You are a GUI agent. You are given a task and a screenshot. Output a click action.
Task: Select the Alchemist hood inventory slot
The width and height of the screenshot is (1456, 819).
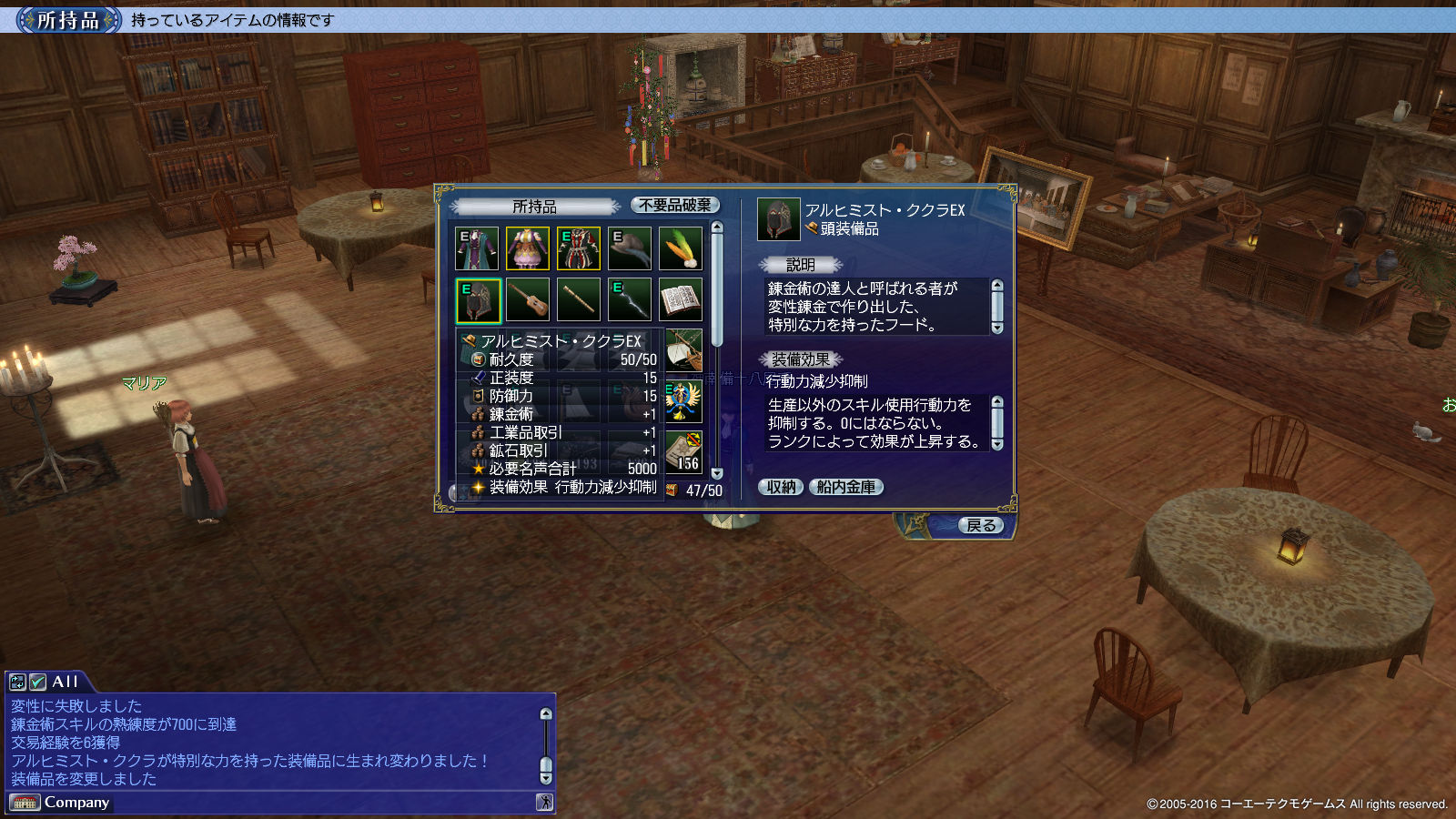478,300
